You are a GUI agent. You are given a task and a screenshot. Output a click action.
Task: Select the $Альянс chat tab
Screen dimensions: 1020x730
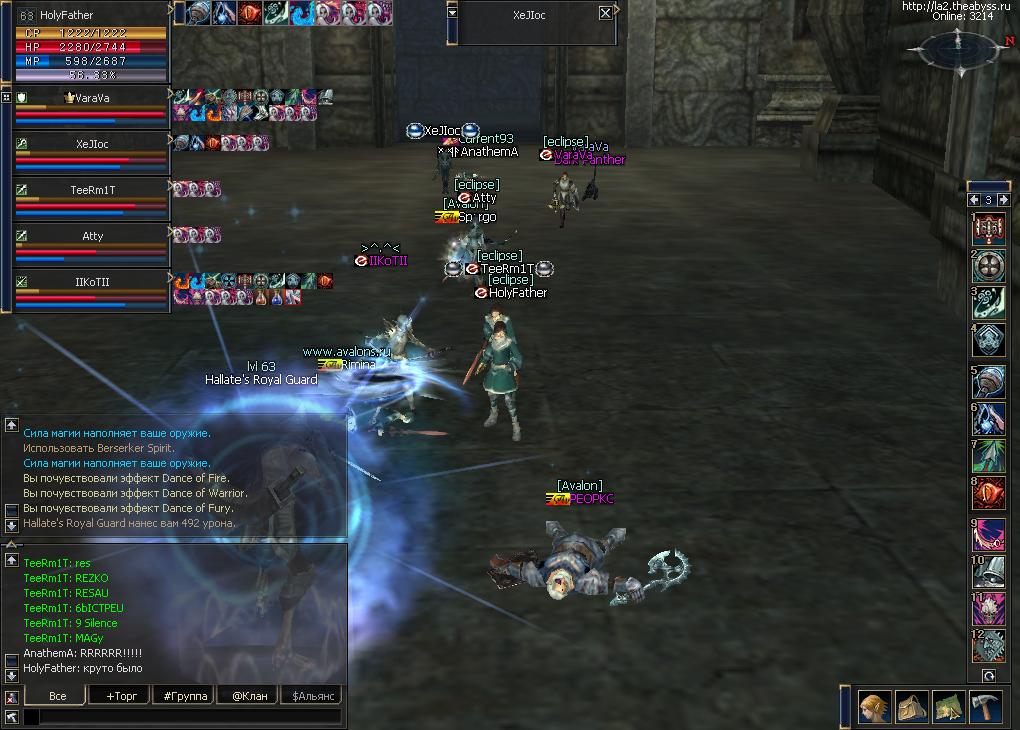click(x=312, y=696)
